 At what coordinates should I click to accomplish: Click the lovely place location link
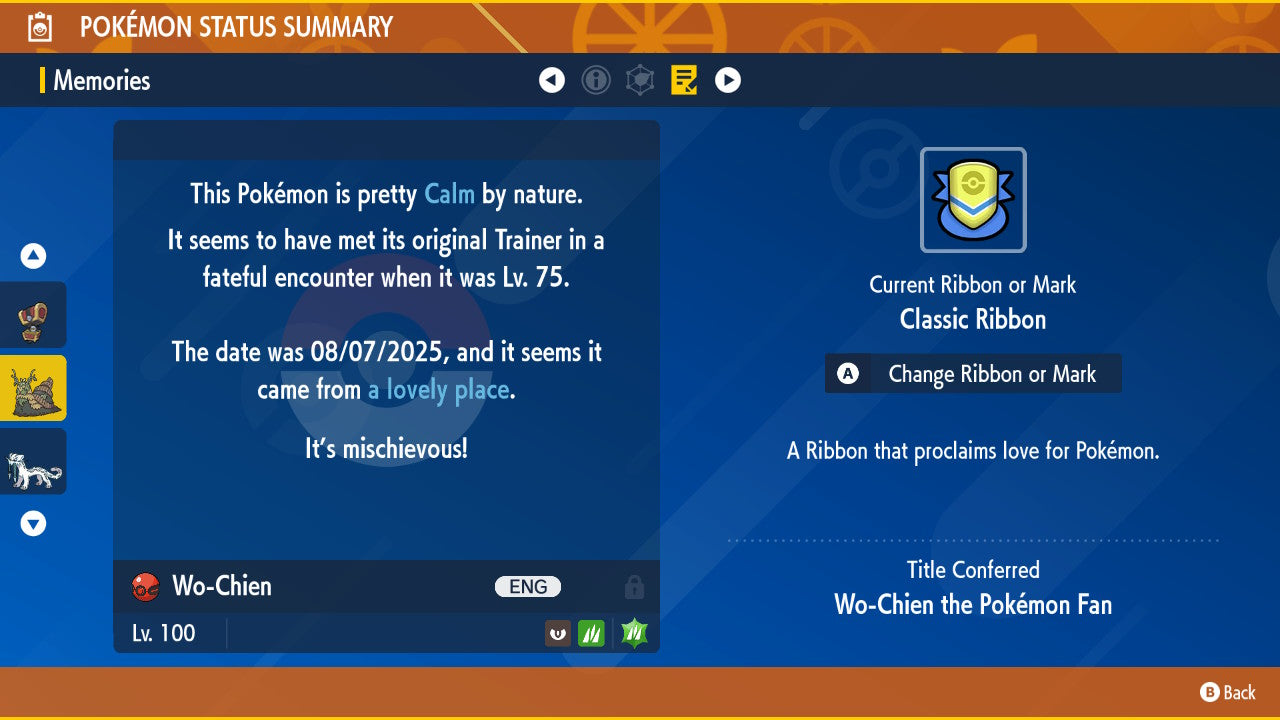coord(439,390)
